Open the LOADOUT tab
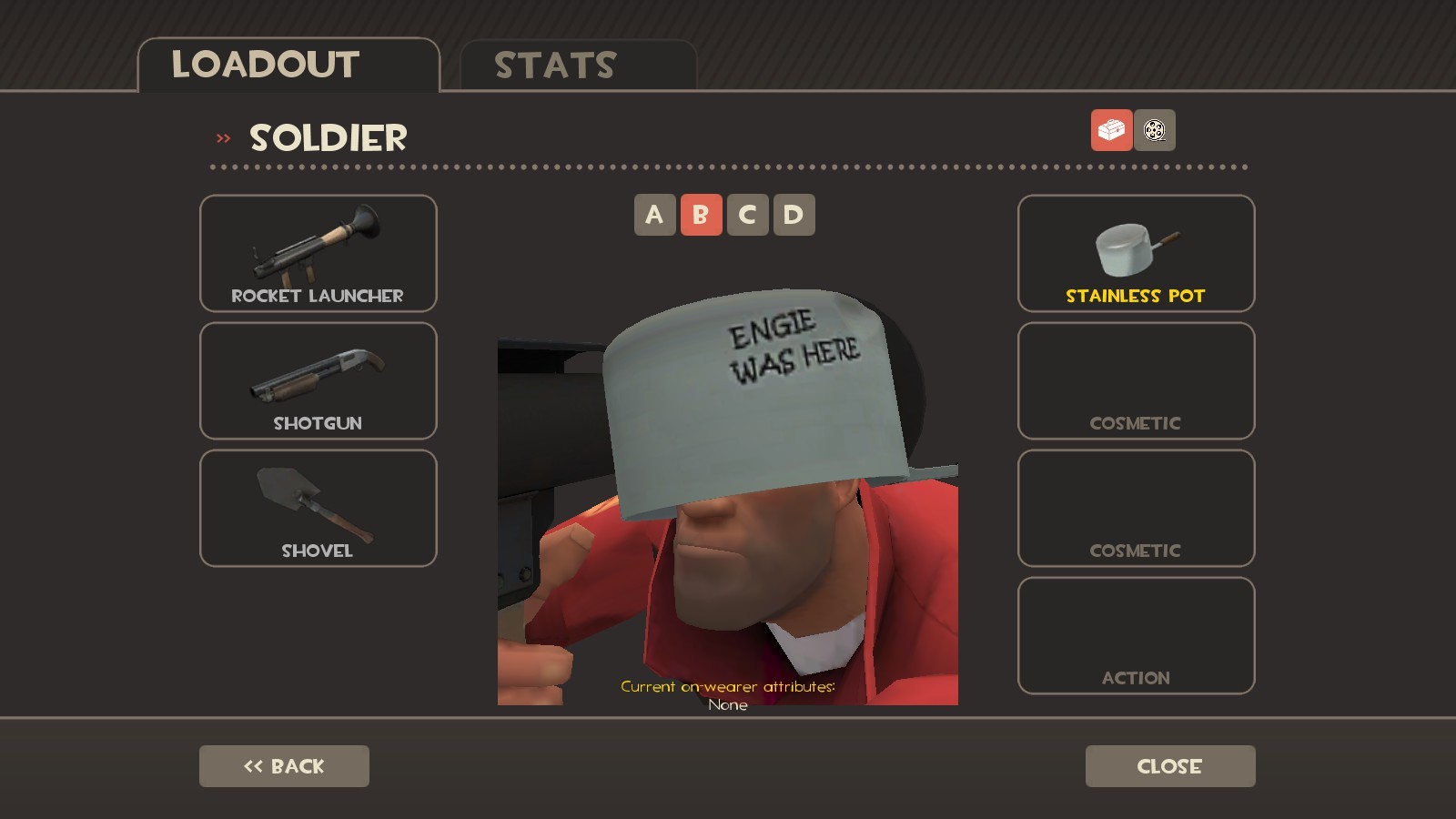The image size is (1456, 819). [264, 64]
